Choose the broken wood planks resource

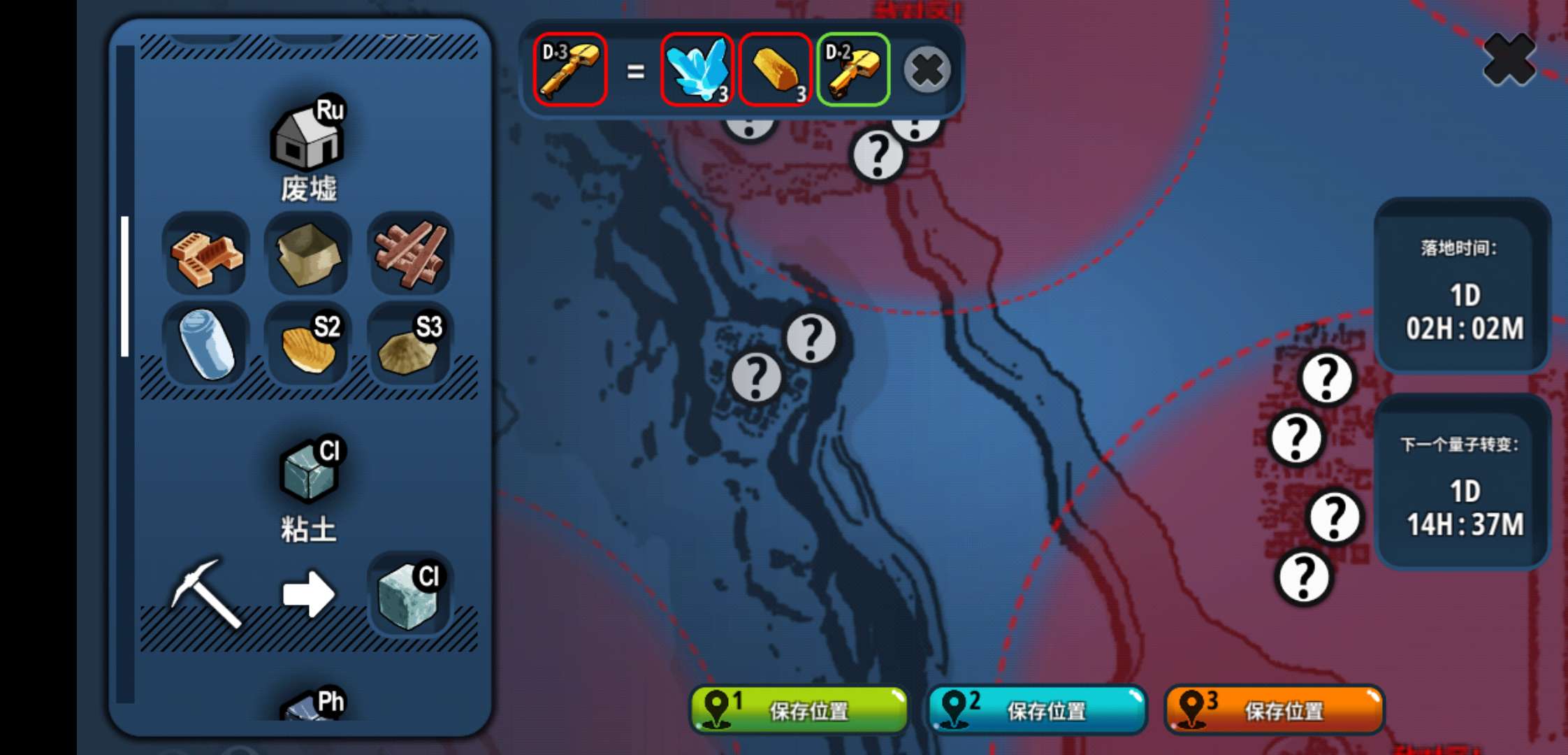point(410,255)
